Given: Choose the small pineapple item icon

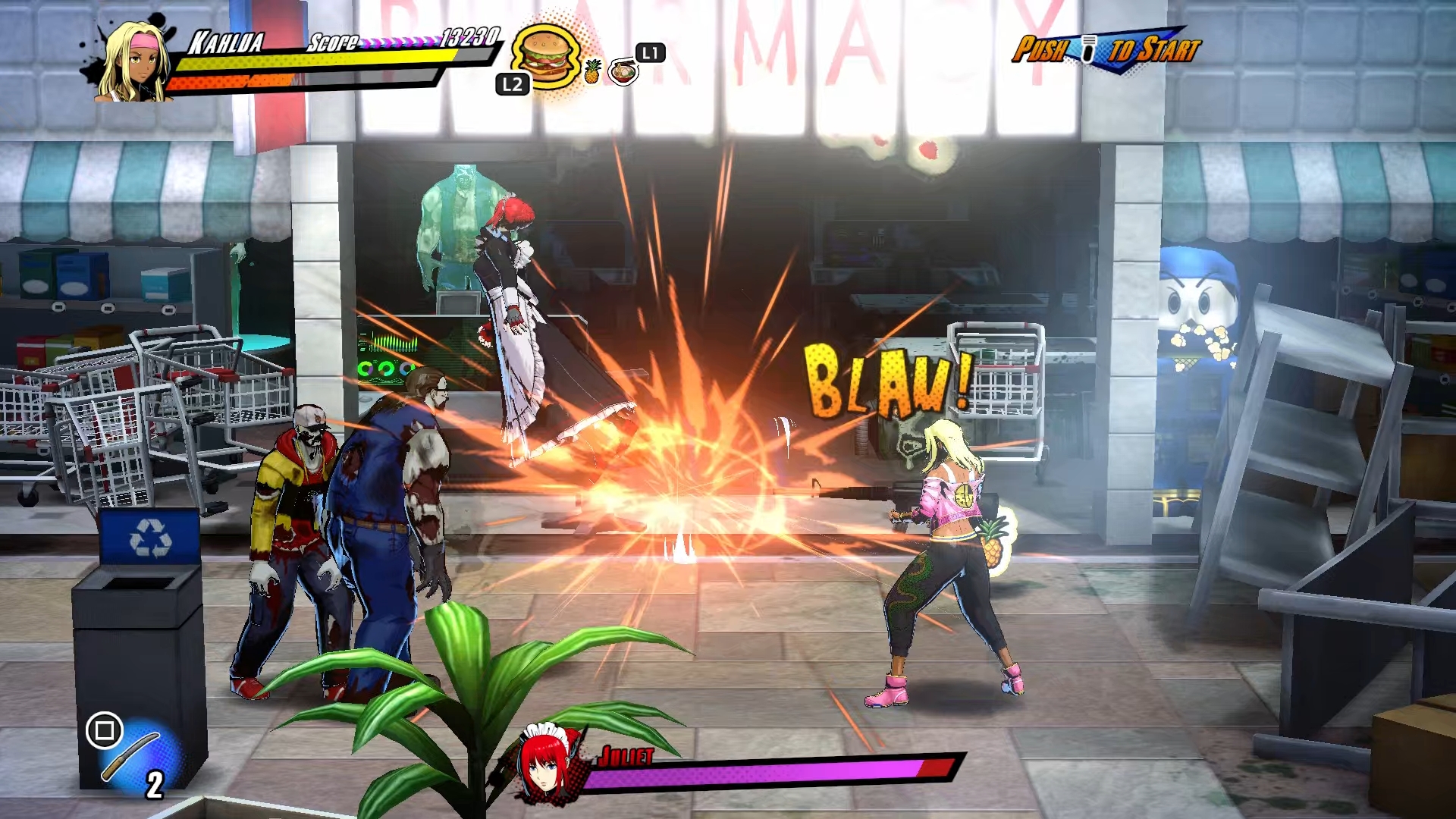Looking at the screenshot, I should [x=592, y=71].
